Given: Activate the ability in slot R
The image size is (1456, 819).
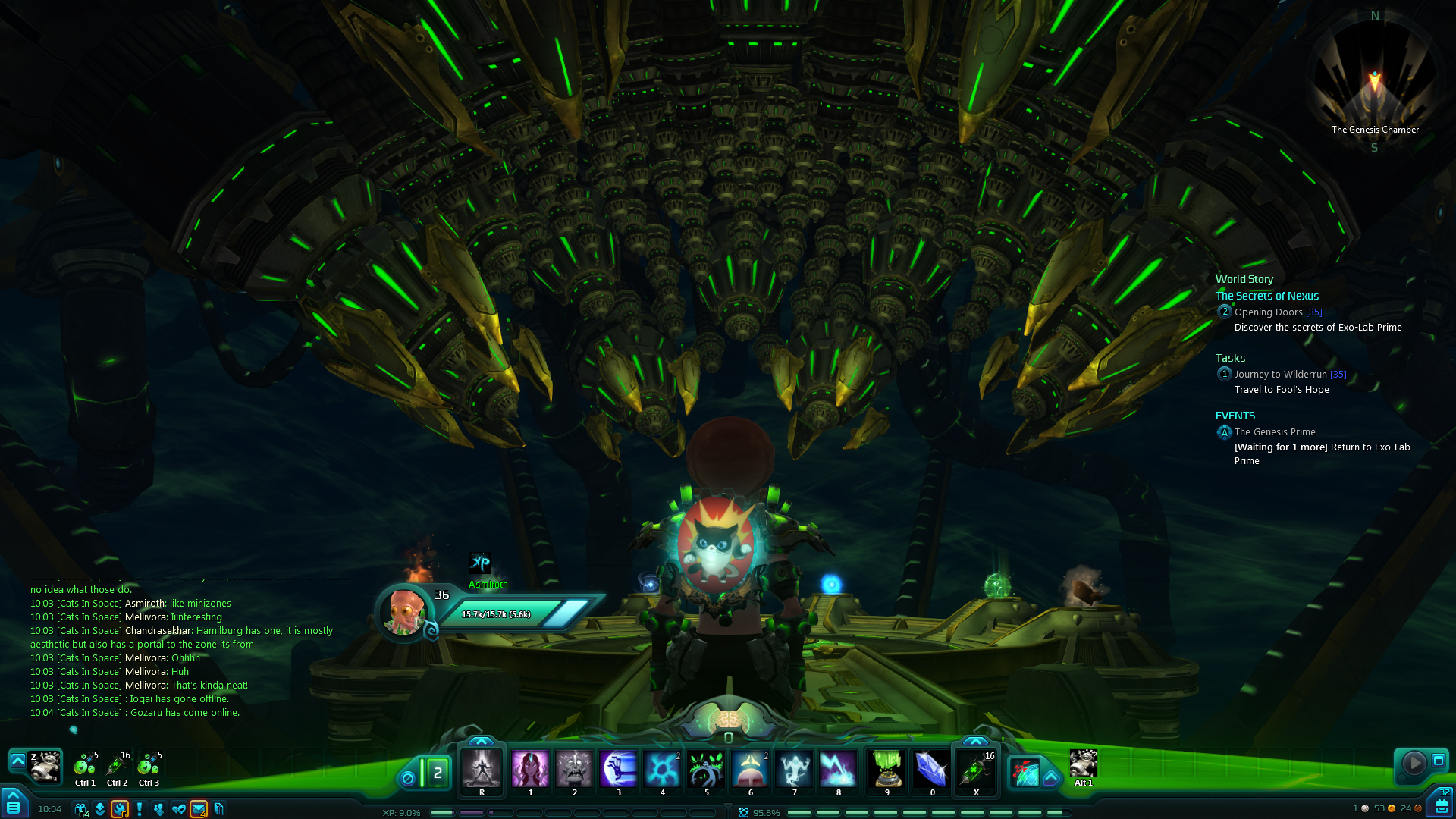Looking at the screenshot, I should coord(482,769).
